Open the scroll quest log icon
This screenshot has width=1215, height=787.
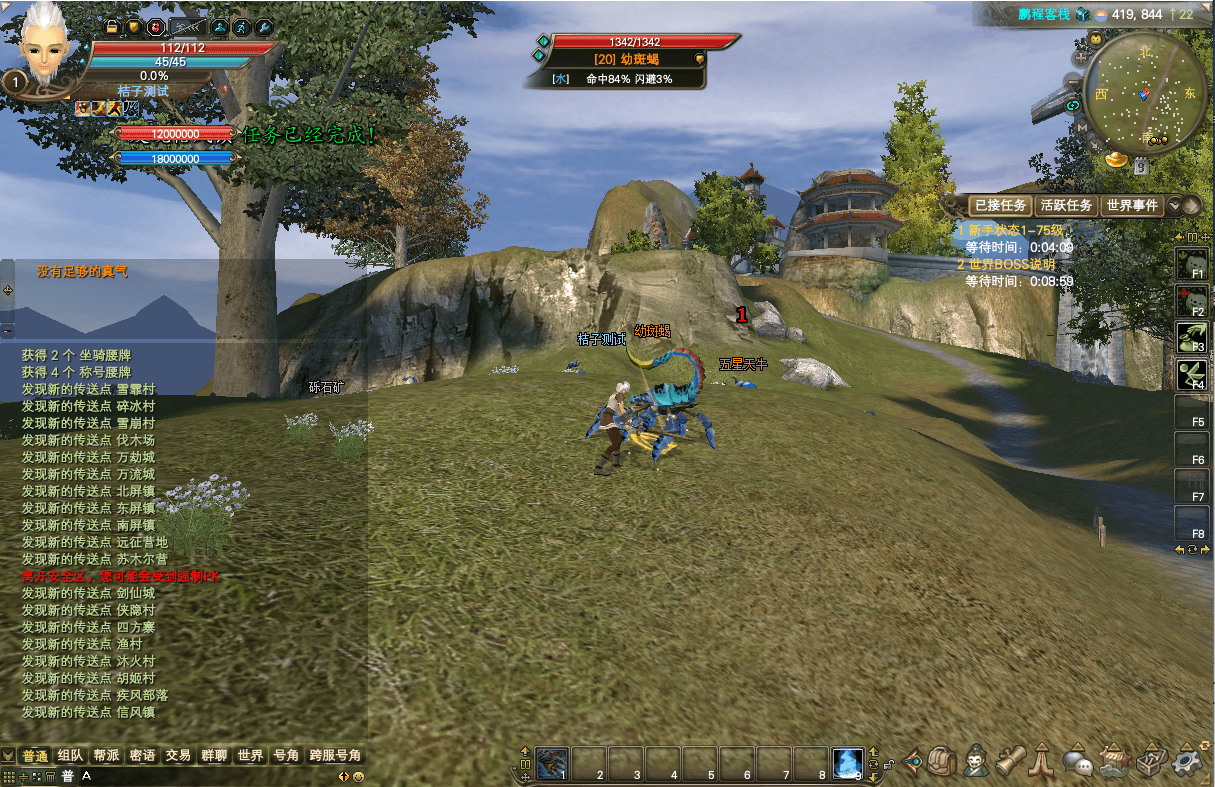click(x=1011, y=762)
